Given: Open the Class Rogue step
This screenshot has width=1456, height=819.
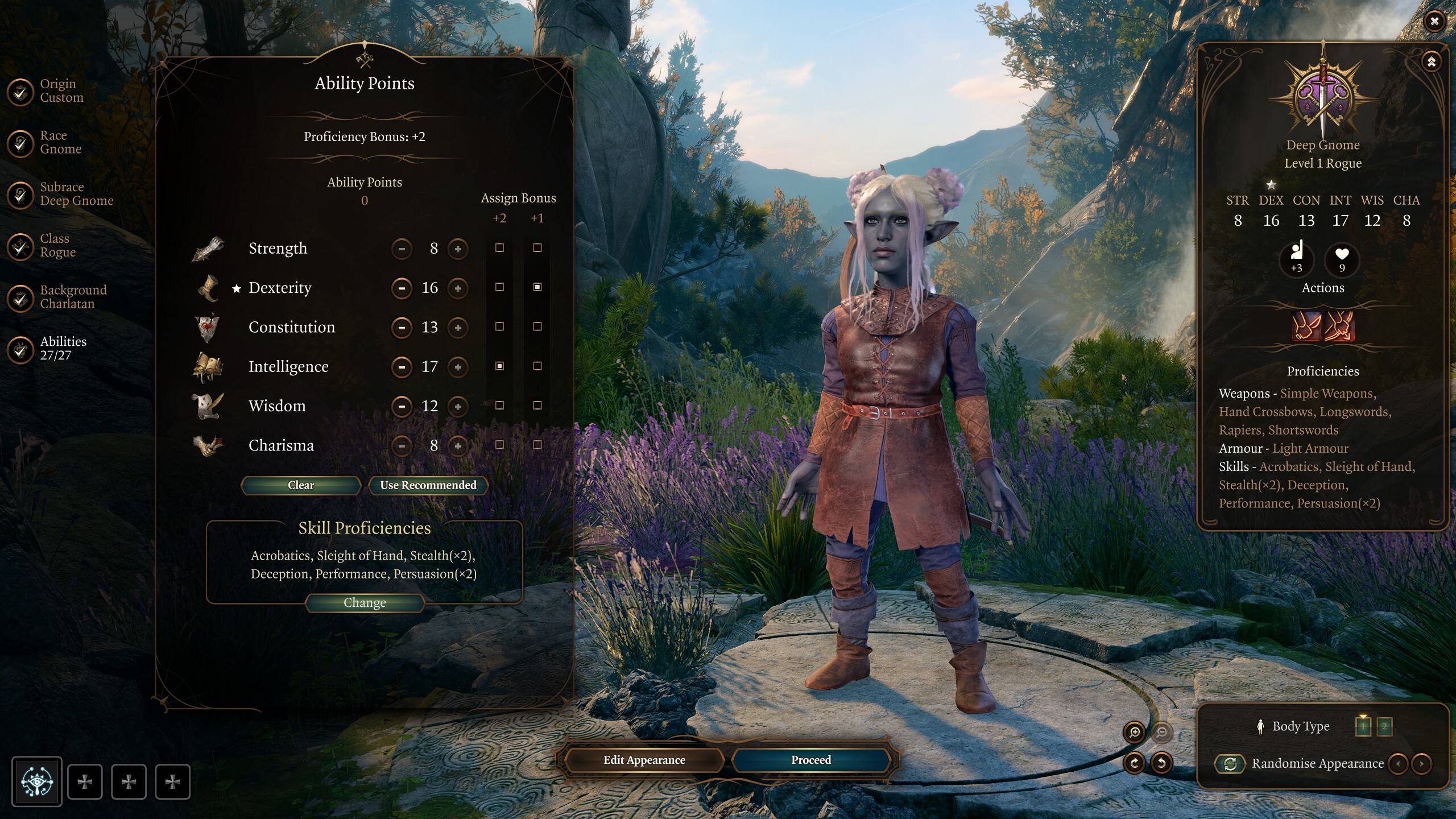Looking at the screenshot, I should pyautogui.click(x=20, y=246).
